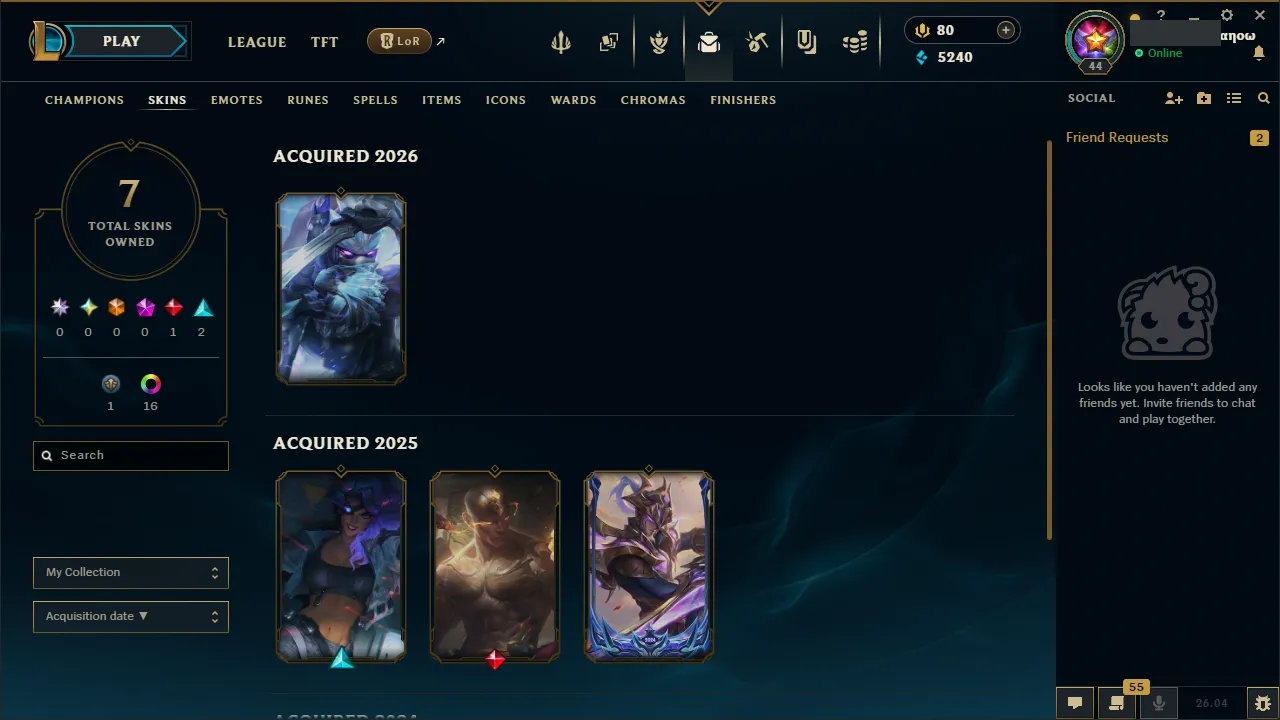Select the backpack Collection icon
This screenshot has width=1280, height=720.
(709, 41)
